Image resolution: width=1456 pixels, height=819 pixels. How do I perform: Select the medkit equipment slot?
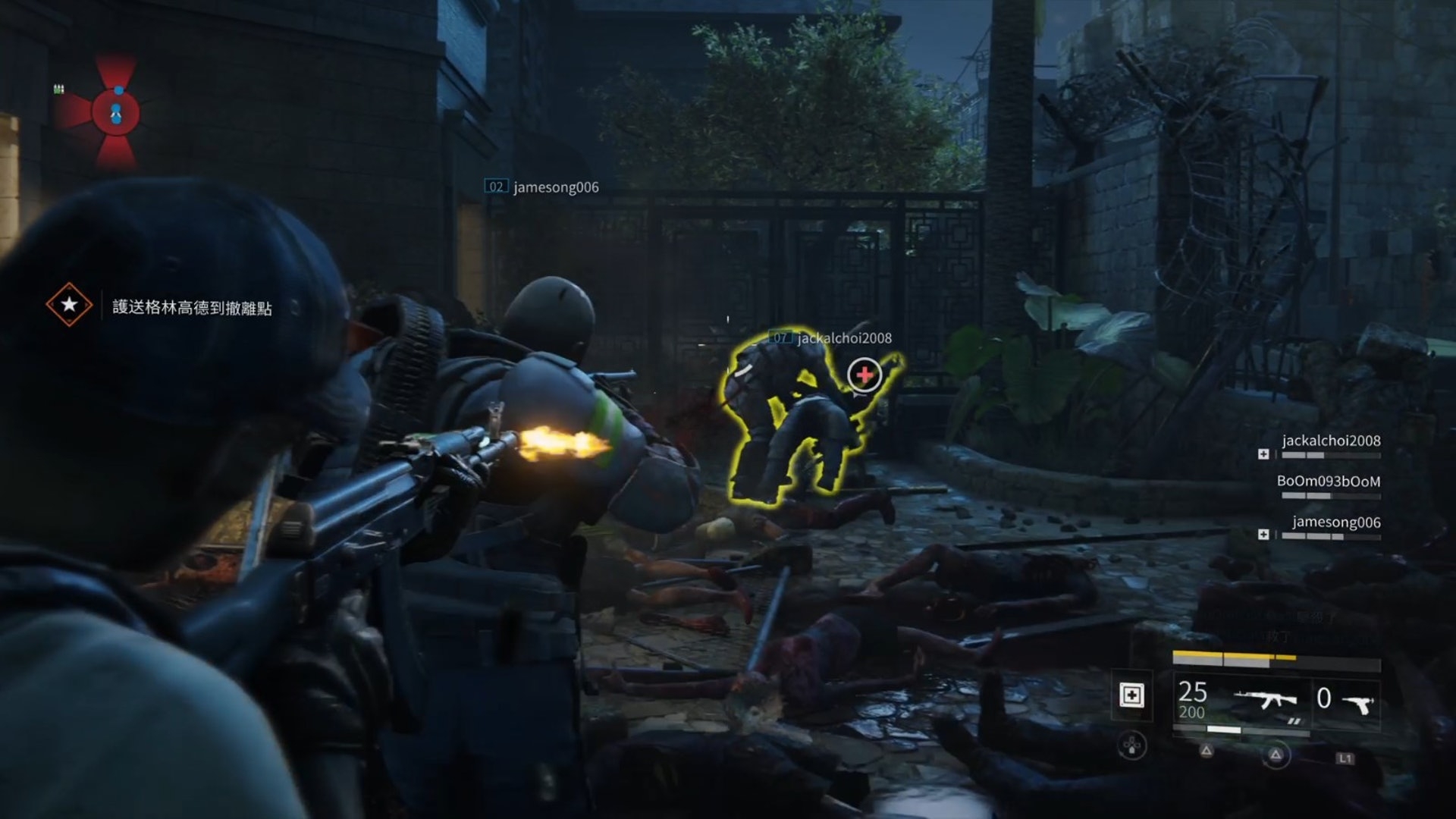pyautogui.click(x=1131, y=695)
